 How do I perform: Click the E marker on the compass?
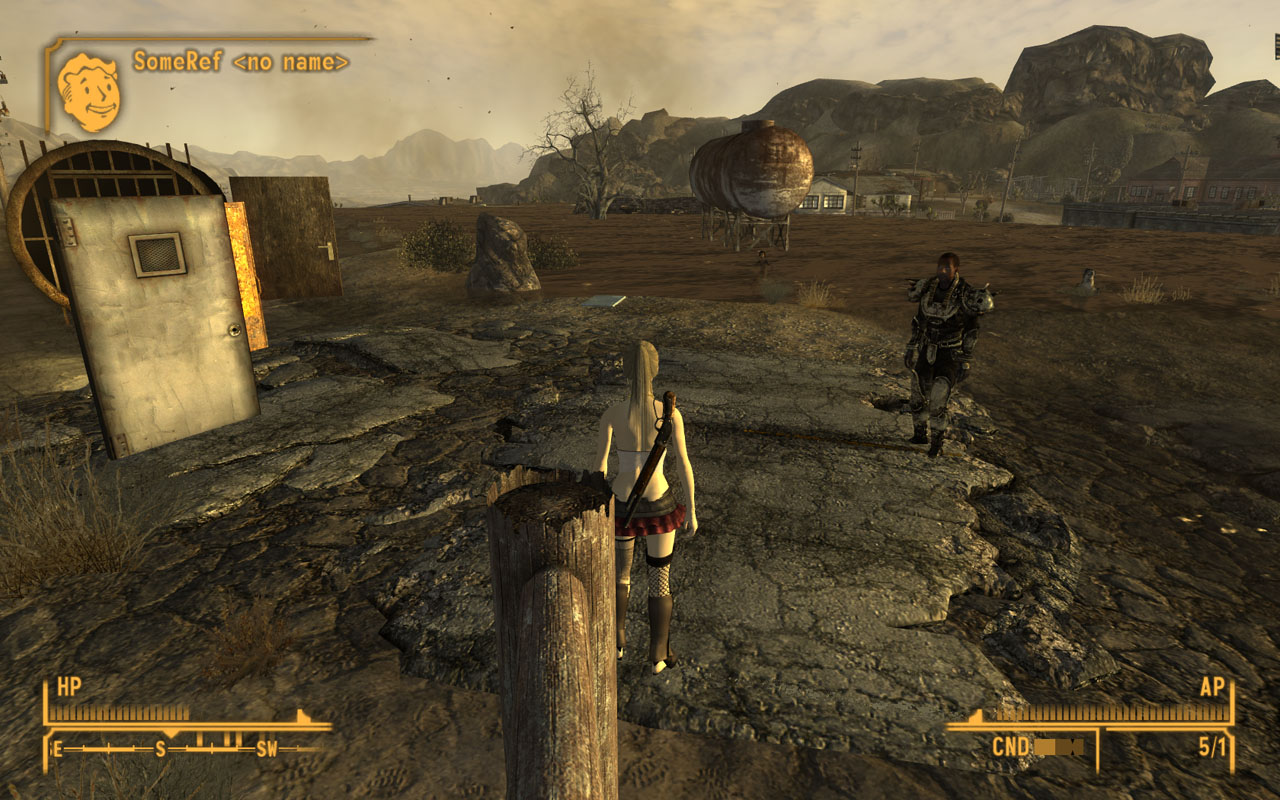57,747
